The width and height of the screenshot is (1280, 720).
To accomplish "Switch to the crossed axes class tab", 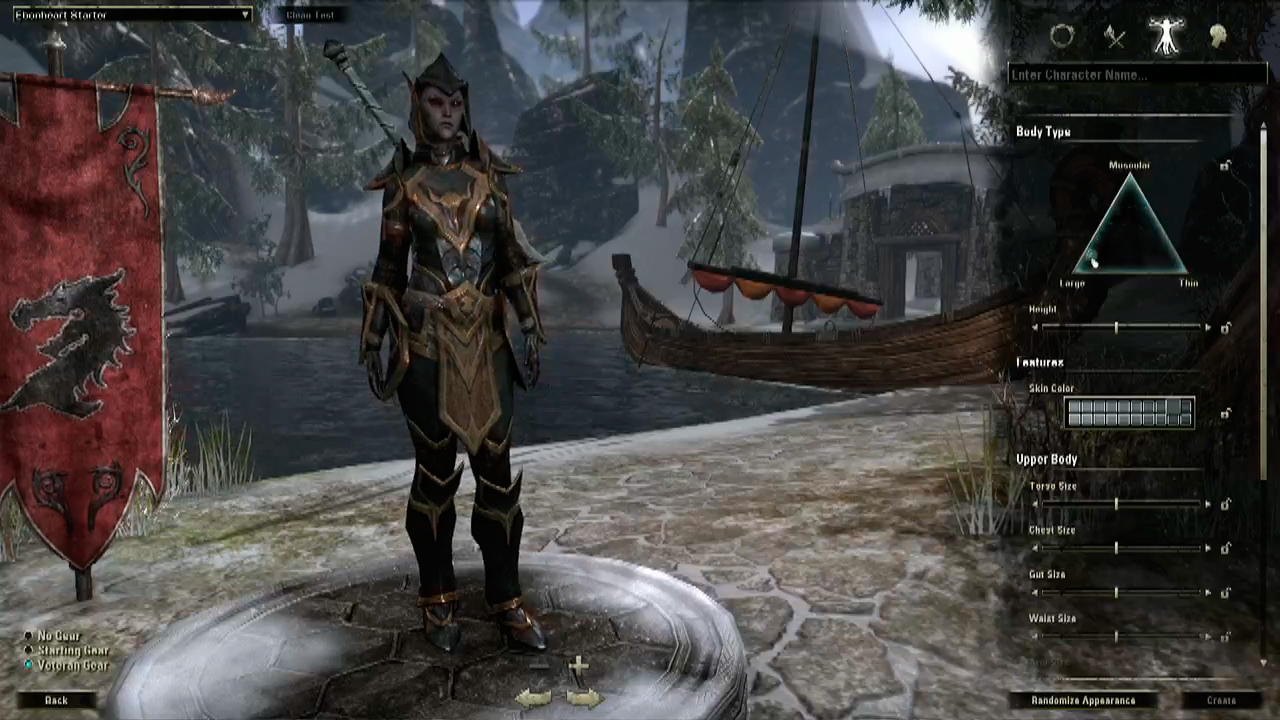I will pyautogui.click(x=1115, y=38).
